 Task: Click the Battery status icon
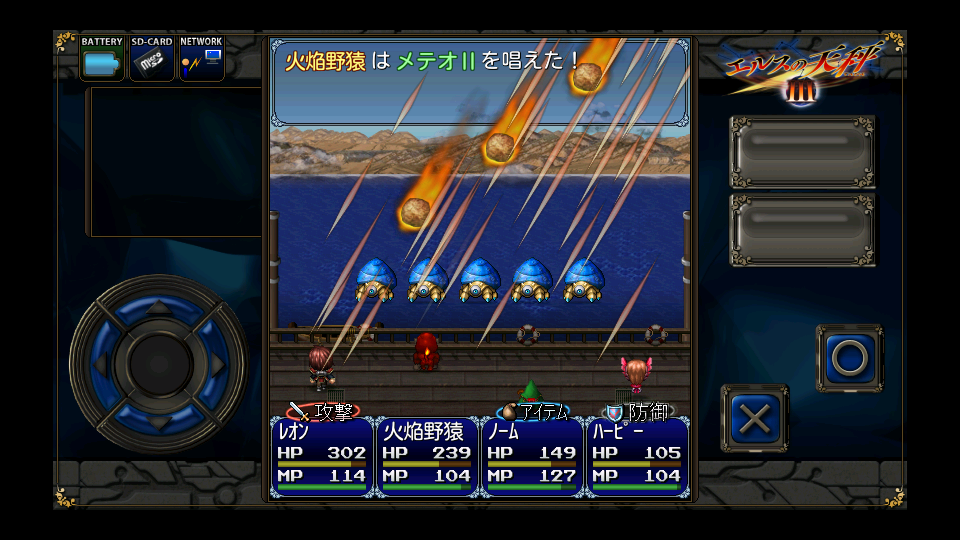[102, 59]
